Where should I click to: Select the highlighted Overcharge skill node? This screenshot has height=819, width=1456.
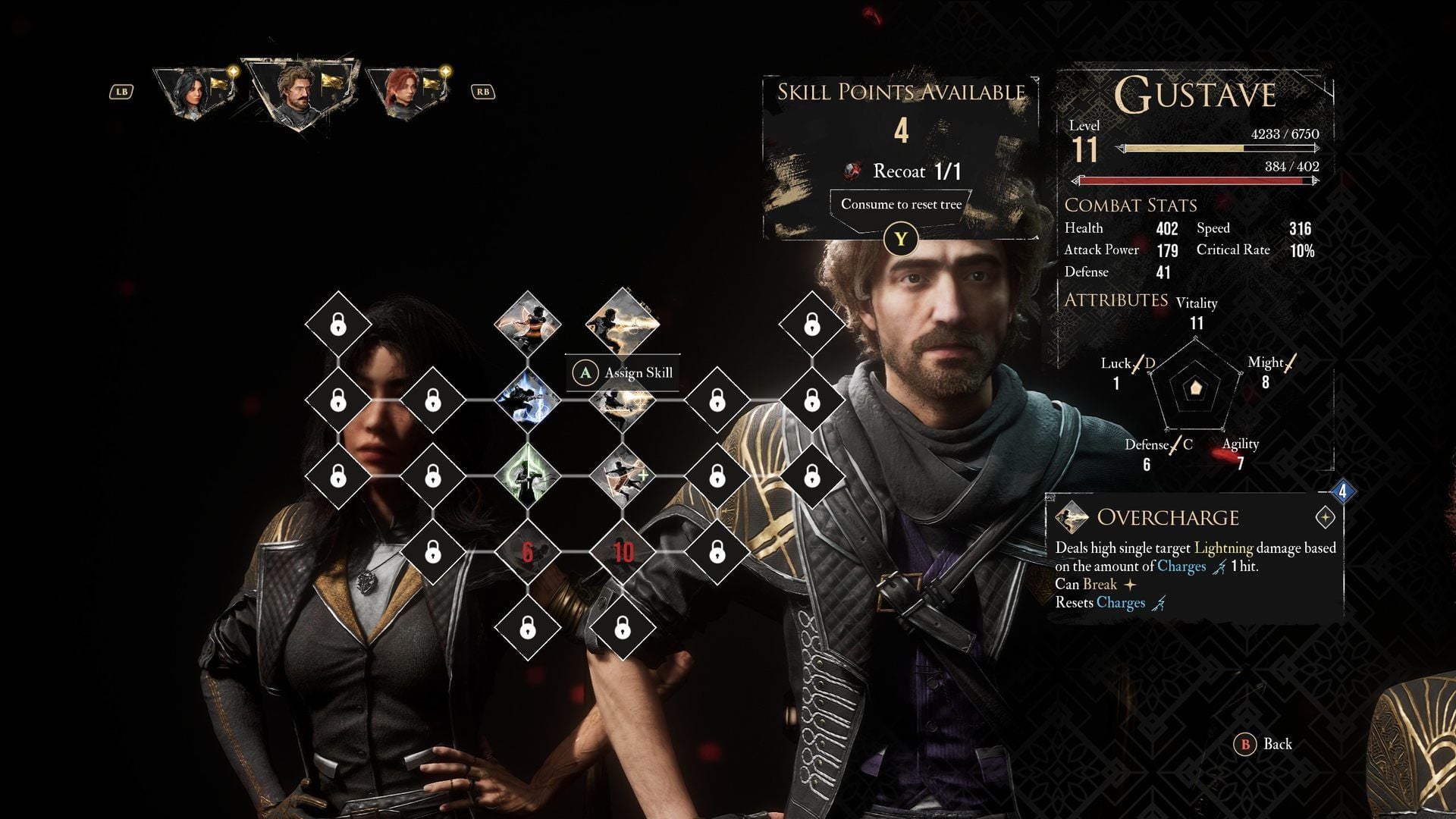623,322
